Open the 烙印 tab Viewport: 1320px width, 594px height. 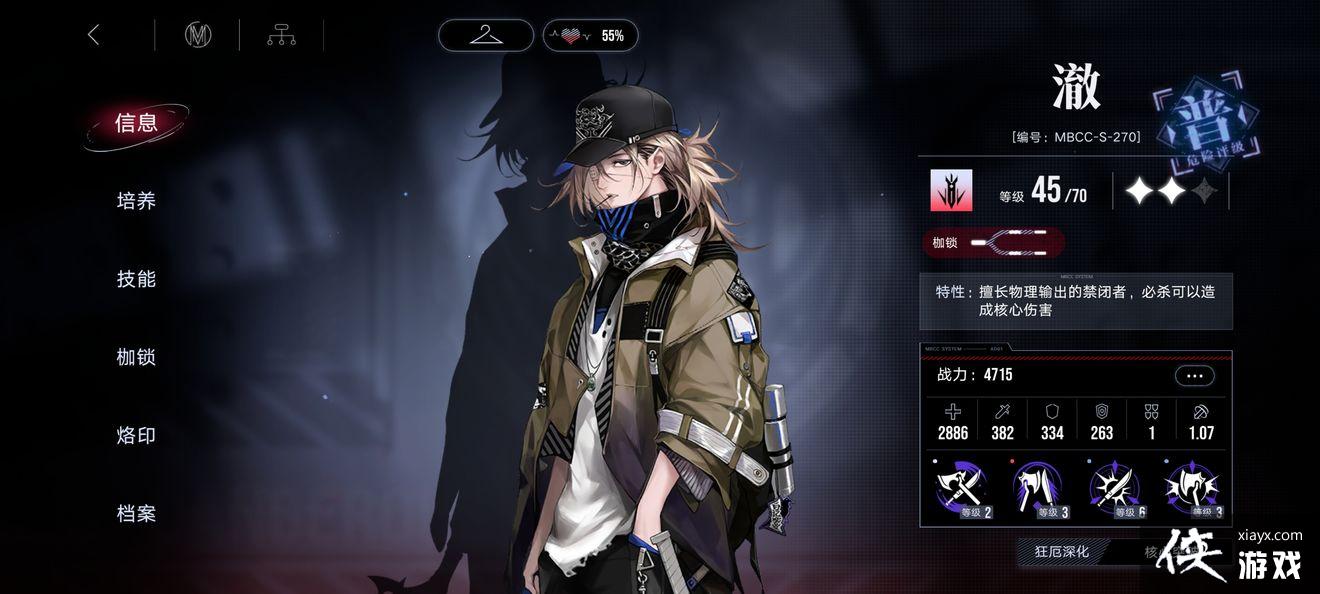coord(136,435)
